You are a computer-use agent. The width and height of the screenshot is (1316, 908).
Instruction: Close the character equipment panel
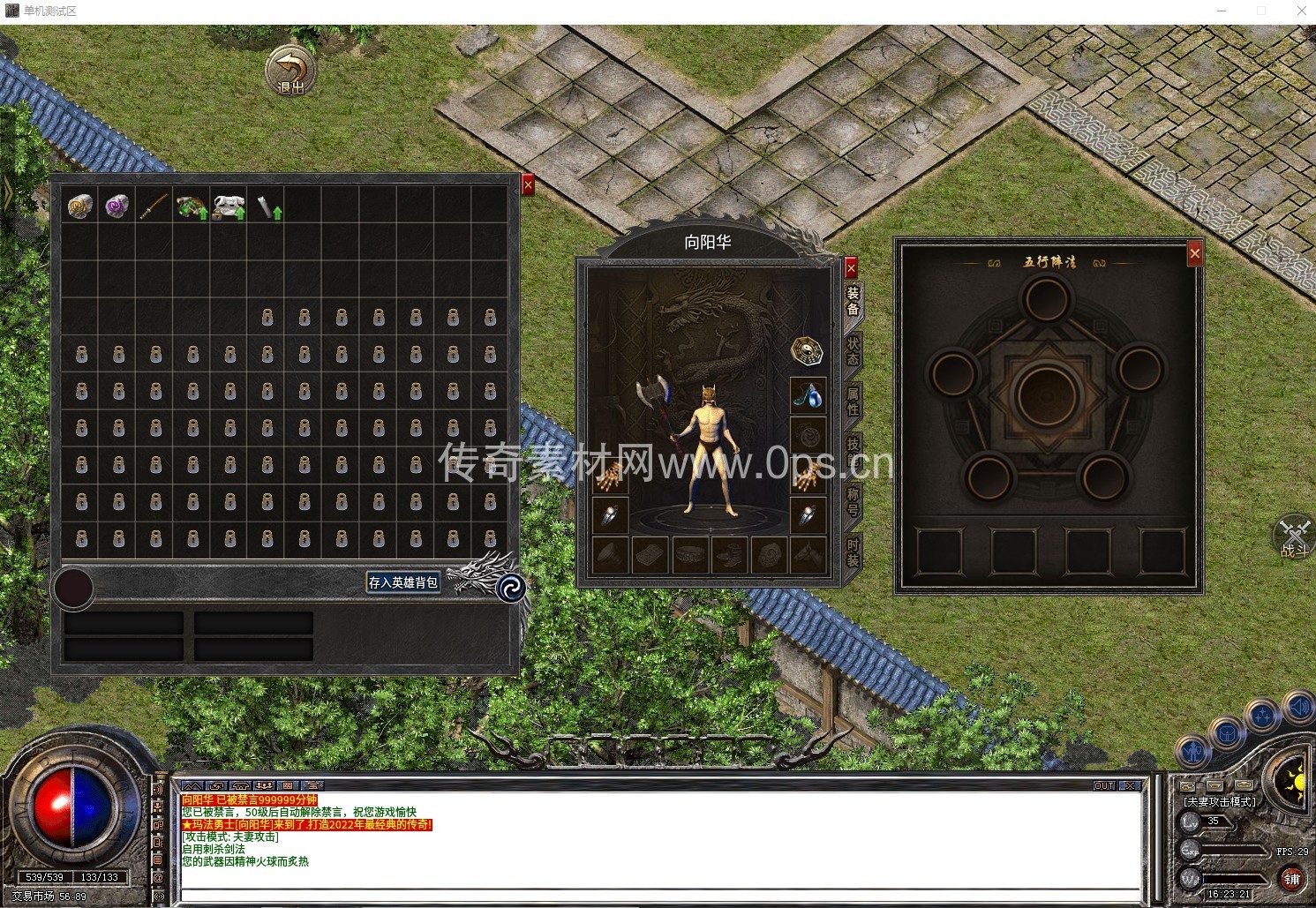(851, 266)
